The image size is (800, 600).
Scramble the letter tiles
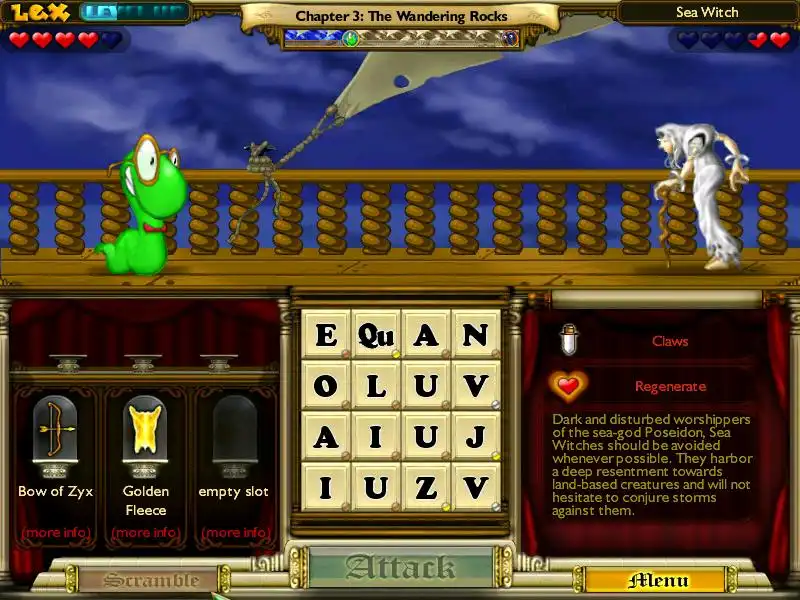coord(151,580)
